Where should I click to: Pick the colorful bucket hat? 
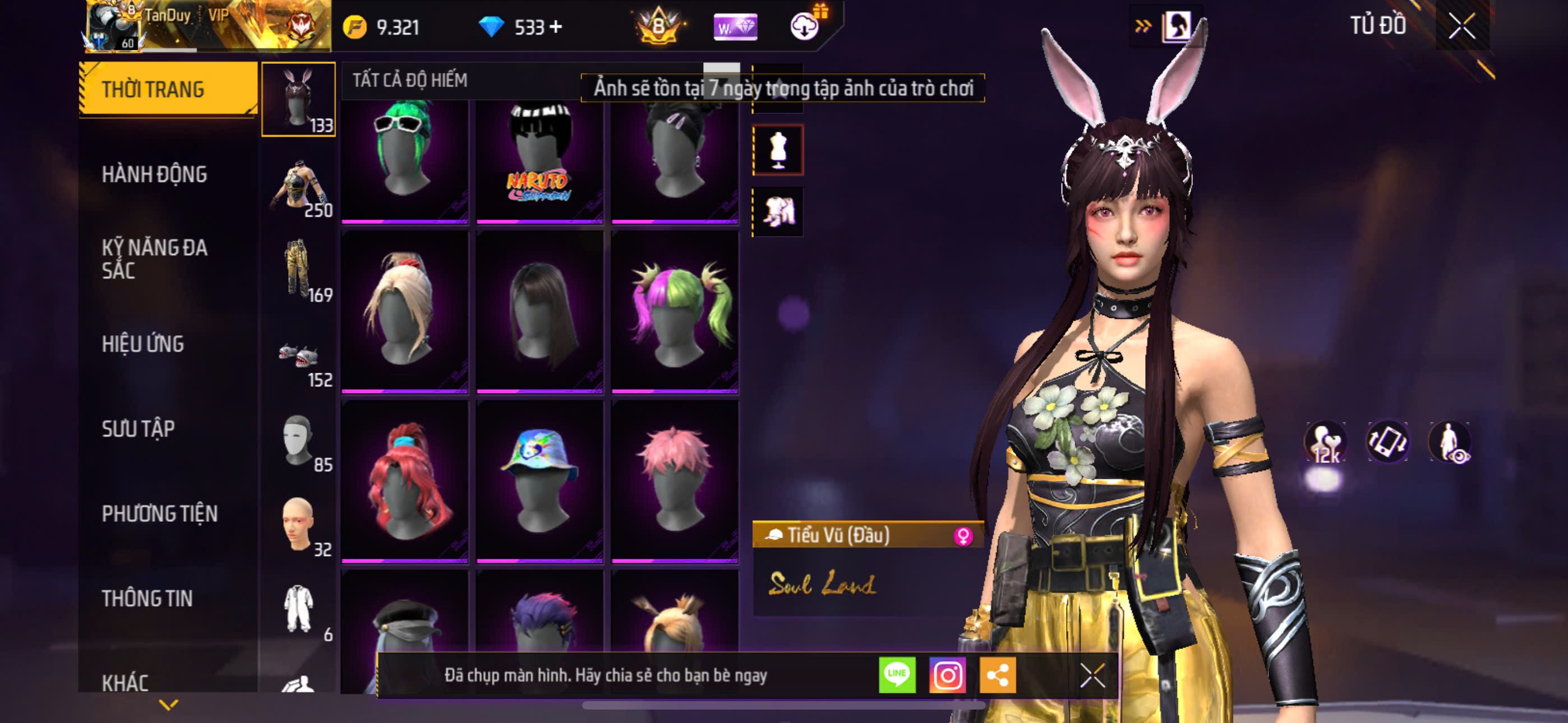[x=539, y=480]
